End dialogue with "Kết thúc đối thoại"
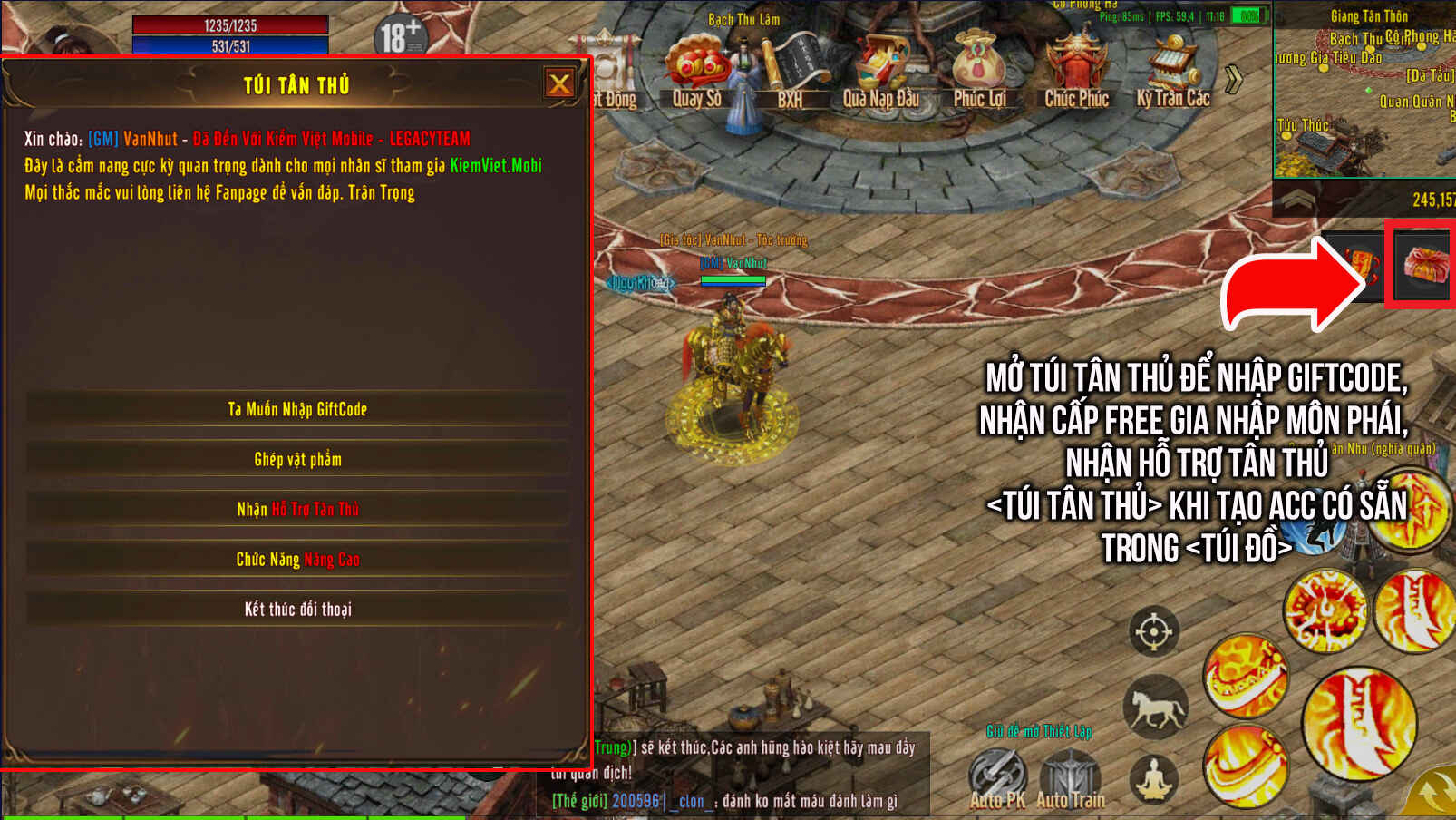The height and width of the screenshot is (820, 1456). click(297, 609)
